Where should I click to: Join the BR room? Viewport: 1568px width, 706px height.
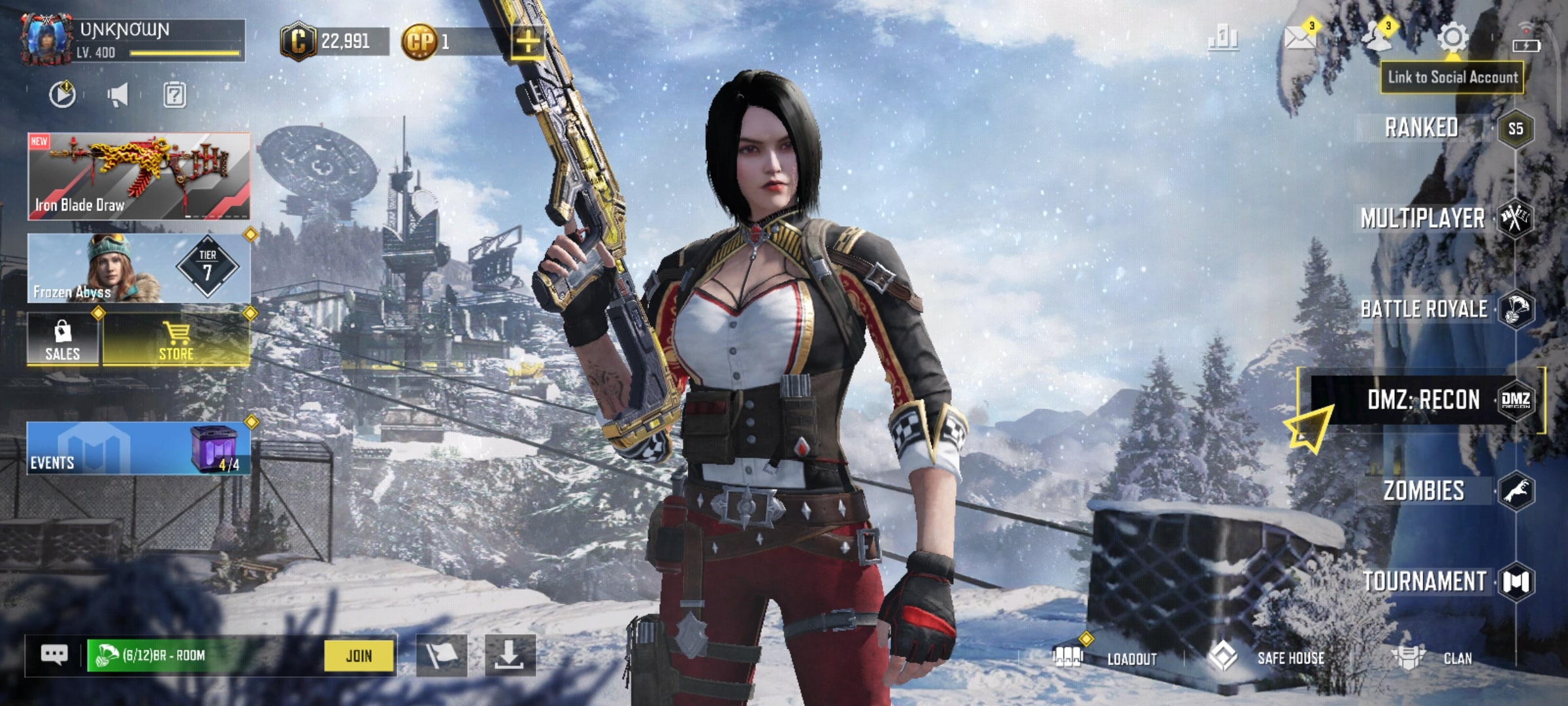(359, 656)
